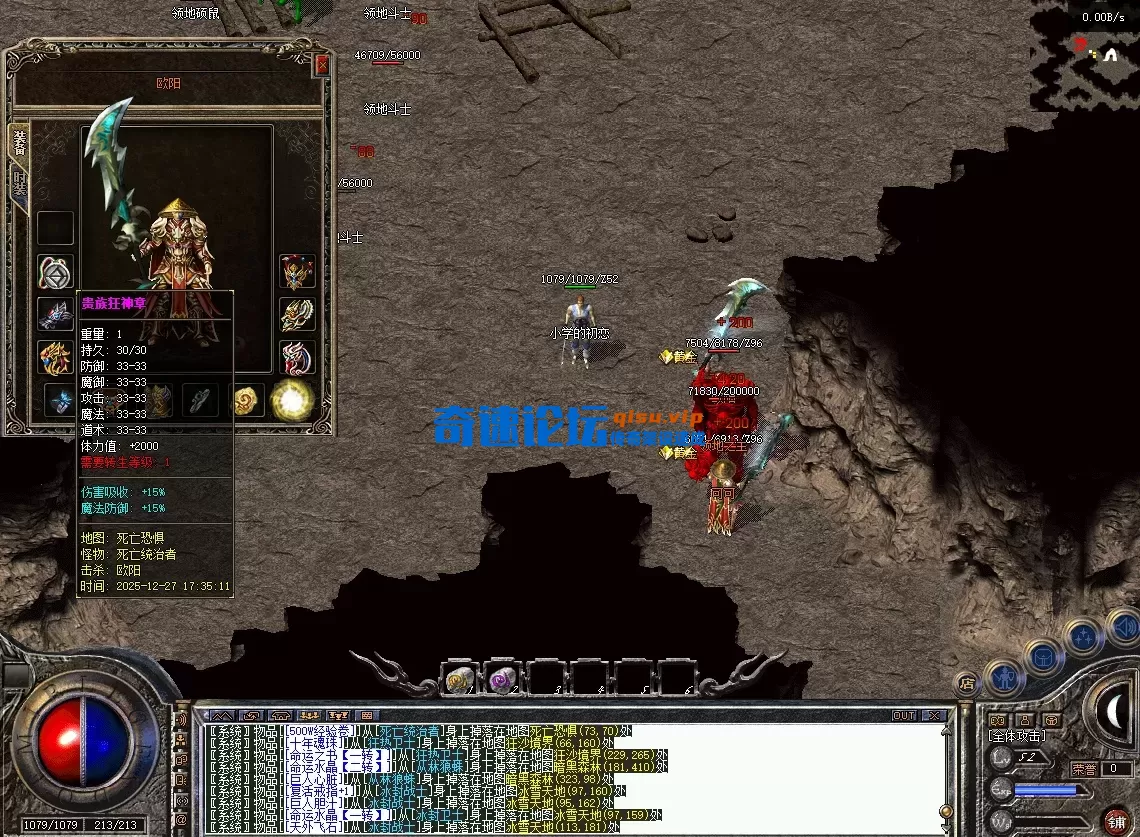Select the golden swirl charm equipment slot
1140x837 pixels.
tap(246, 400)
